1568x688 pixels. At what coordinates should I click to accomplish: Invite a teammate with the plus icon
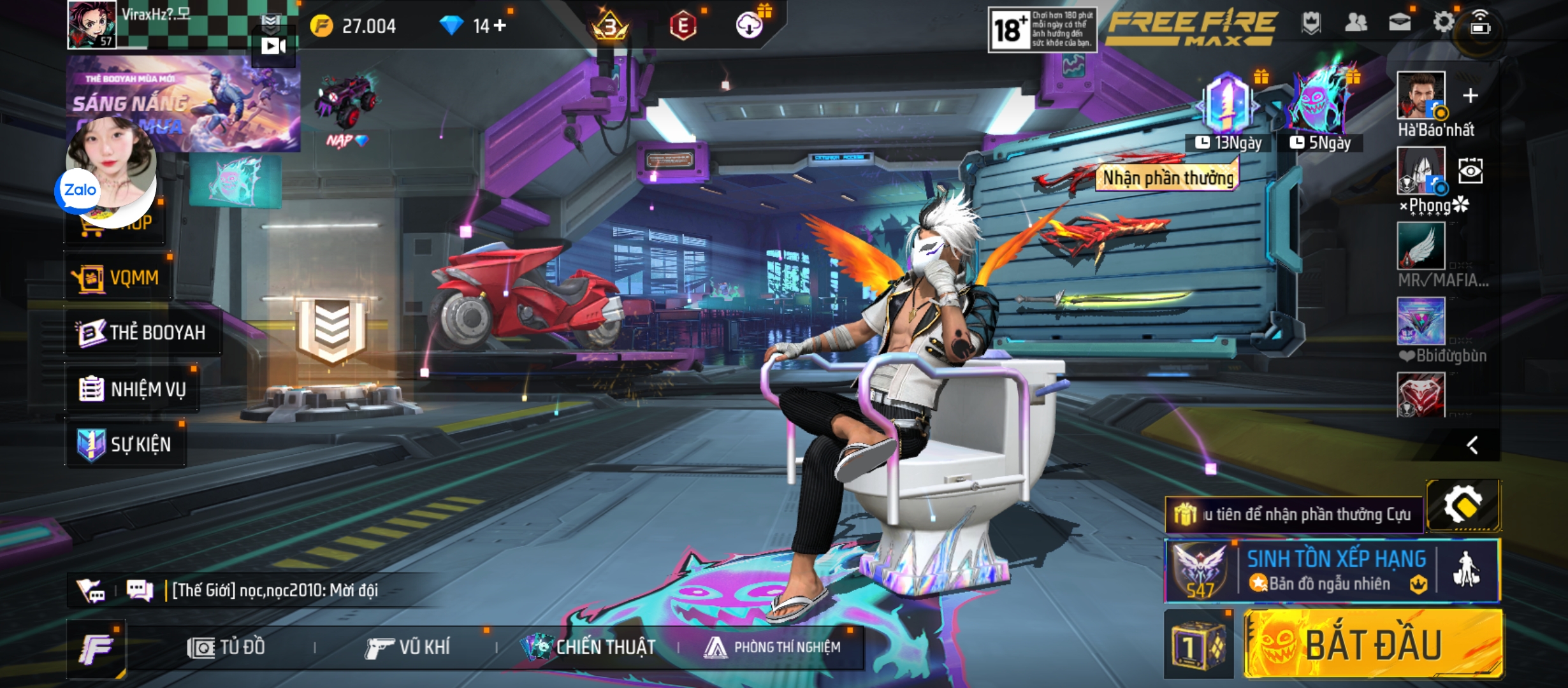(1470, 96)
